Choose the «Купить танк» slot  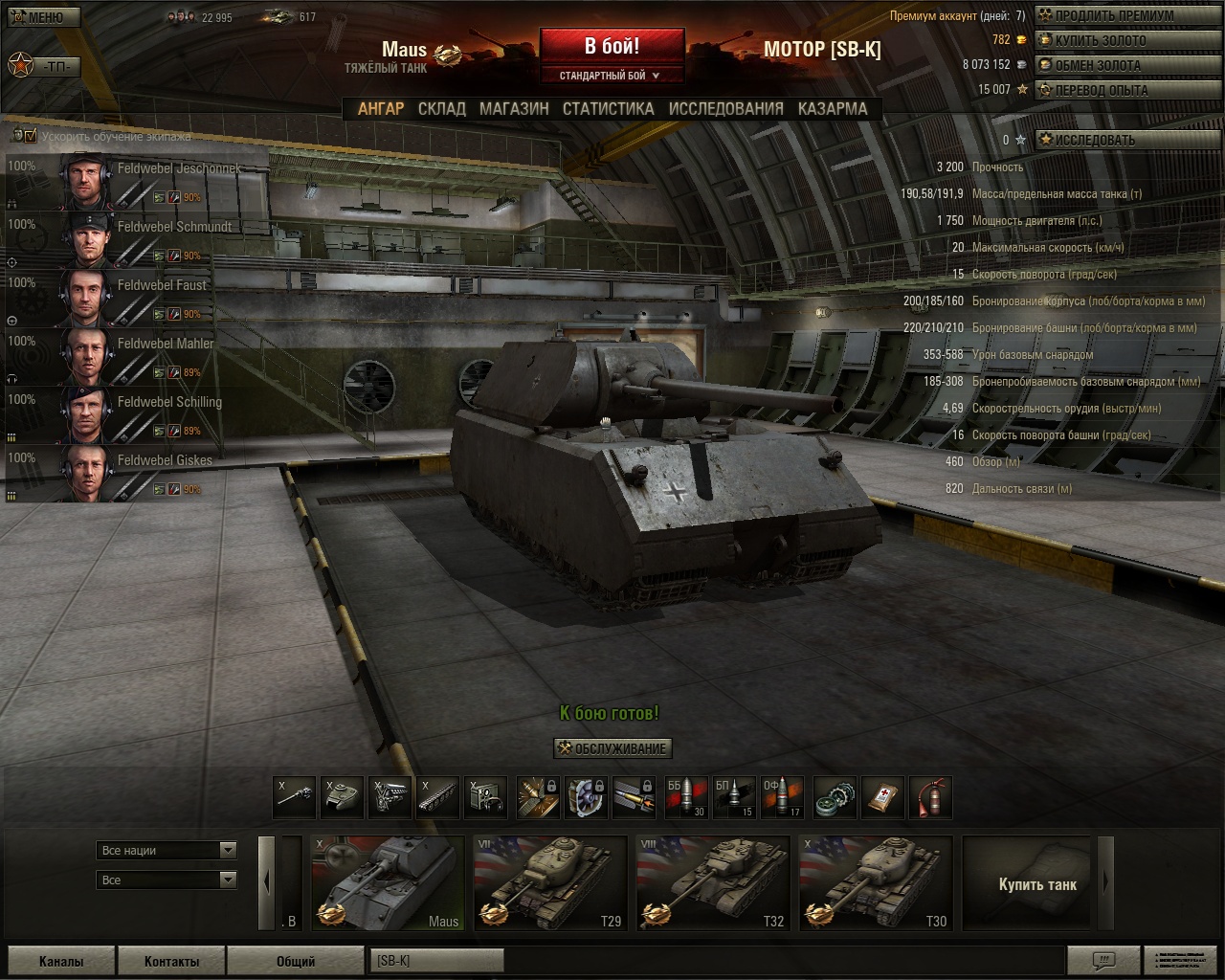pyautogui.click(x=1037, y=883)
